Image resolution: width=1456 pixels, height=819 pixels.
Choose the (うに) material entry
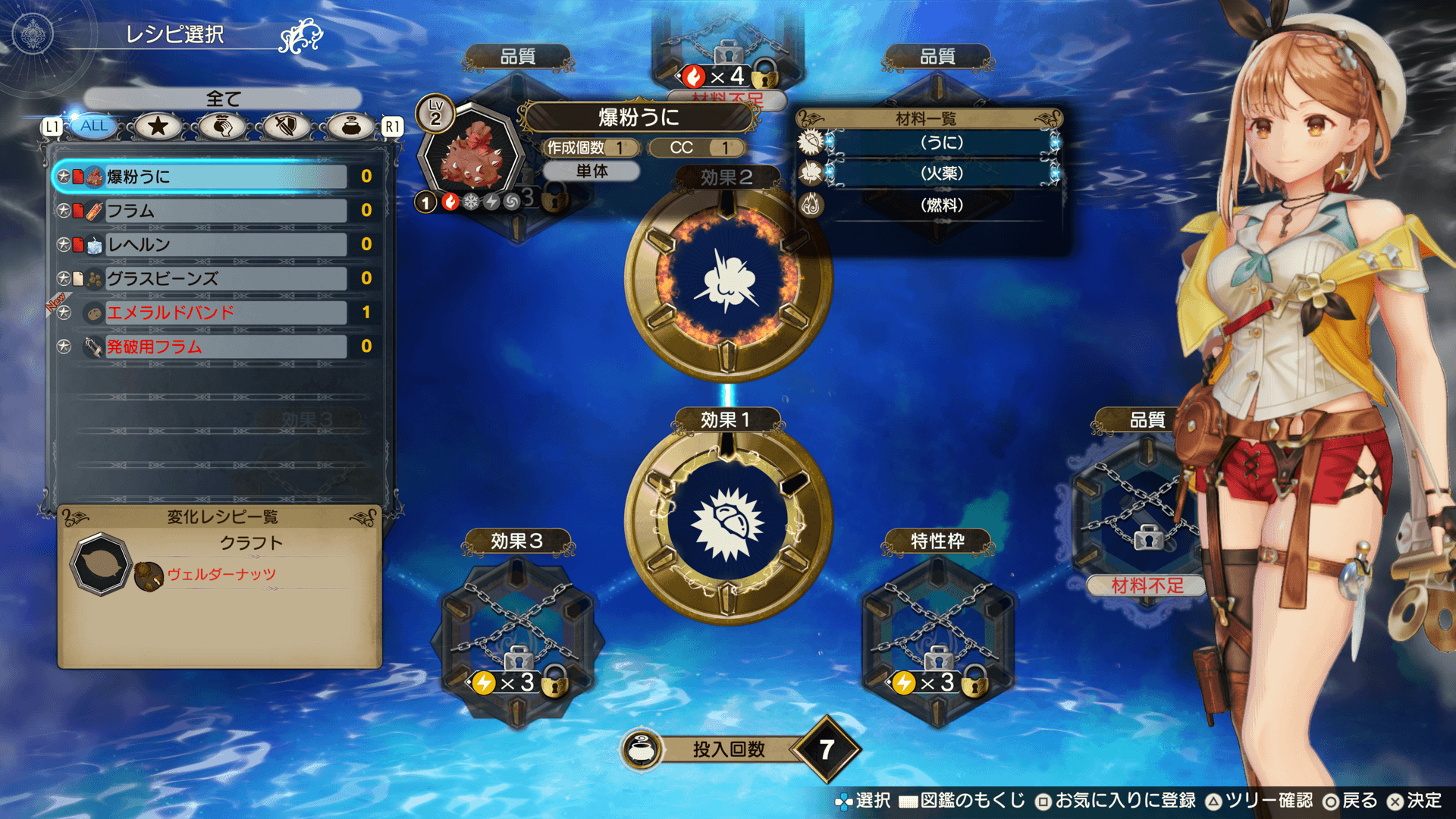click(941, 143)
